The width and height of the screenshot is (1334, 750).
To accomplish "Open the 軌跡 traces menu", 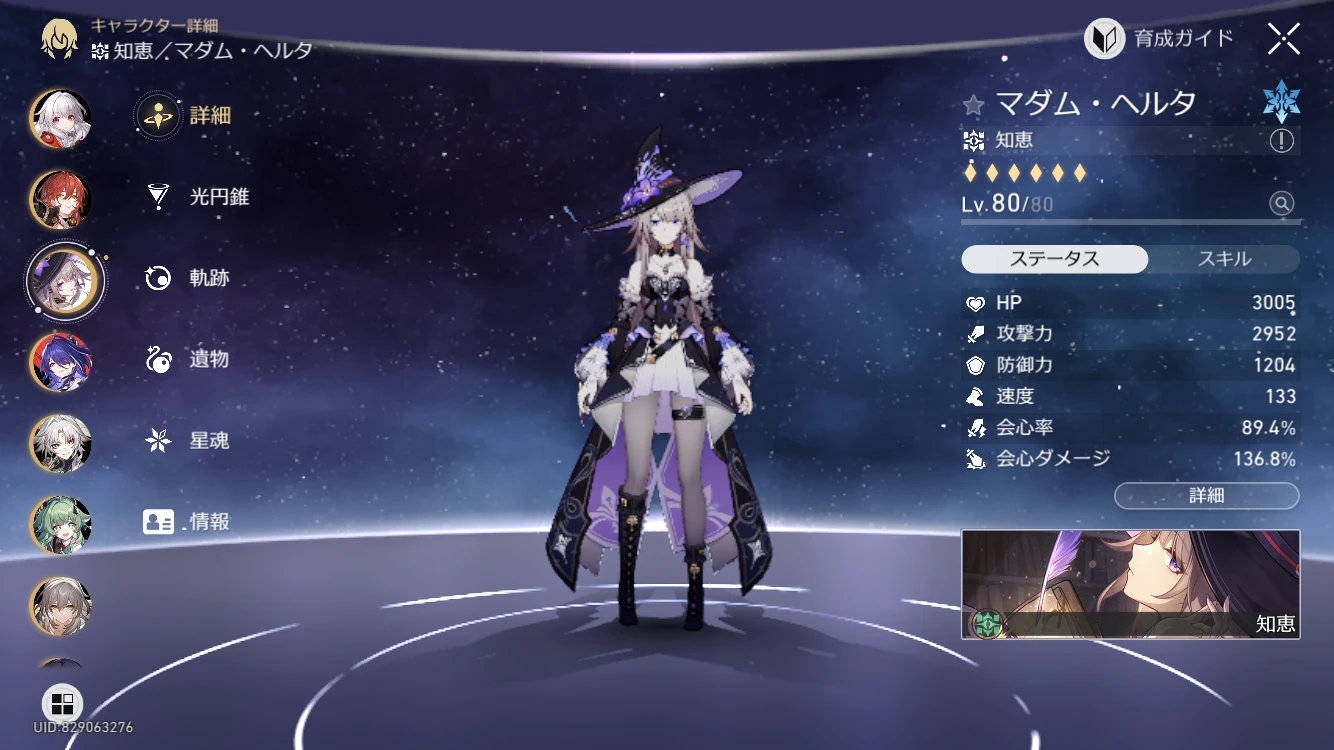I will (186, 278).
